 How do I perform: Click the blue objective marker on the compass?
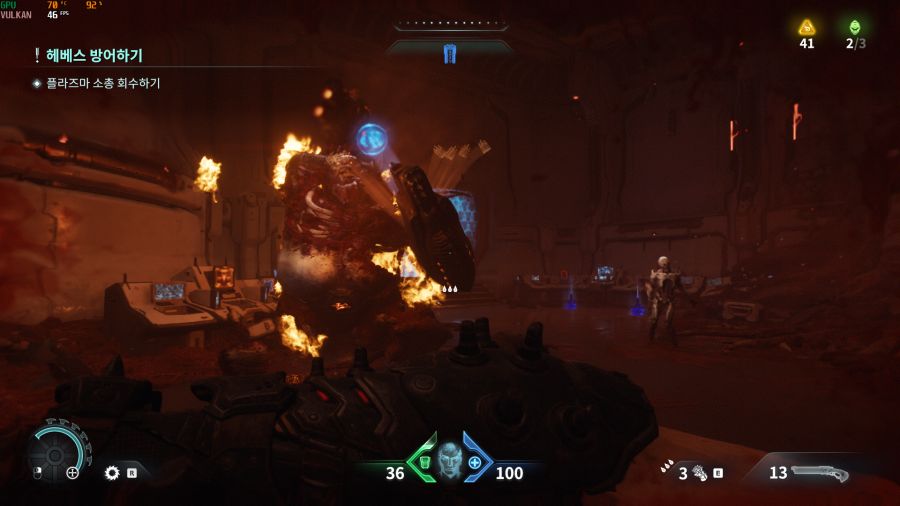point(449,54)
